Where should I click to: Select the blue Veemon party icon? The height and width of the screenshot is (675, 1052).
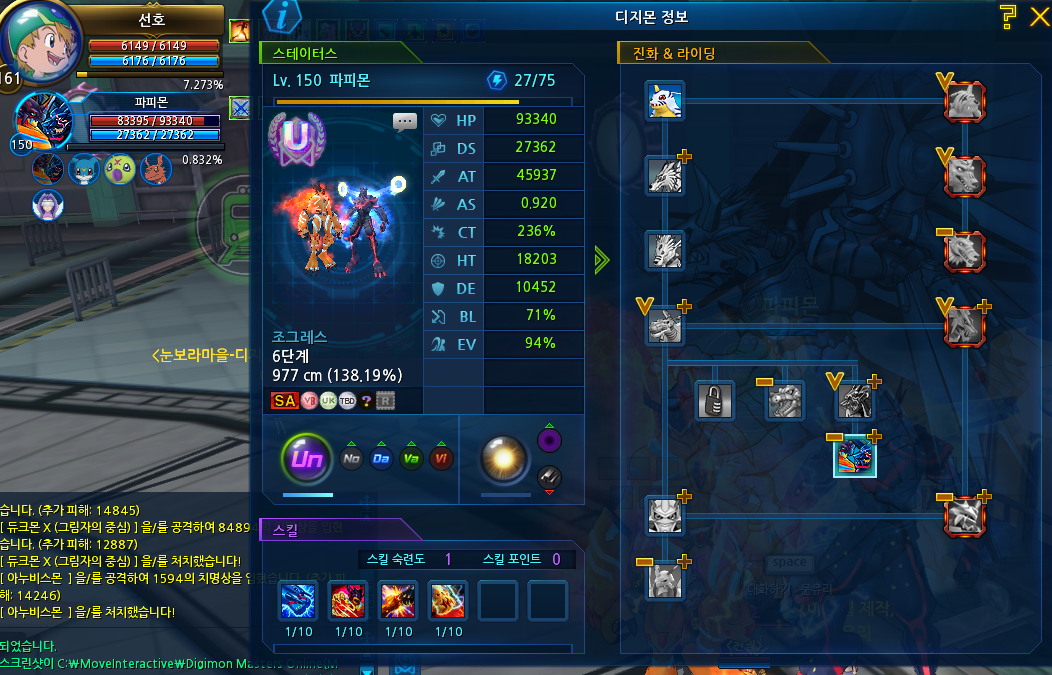tap(84, 169)
